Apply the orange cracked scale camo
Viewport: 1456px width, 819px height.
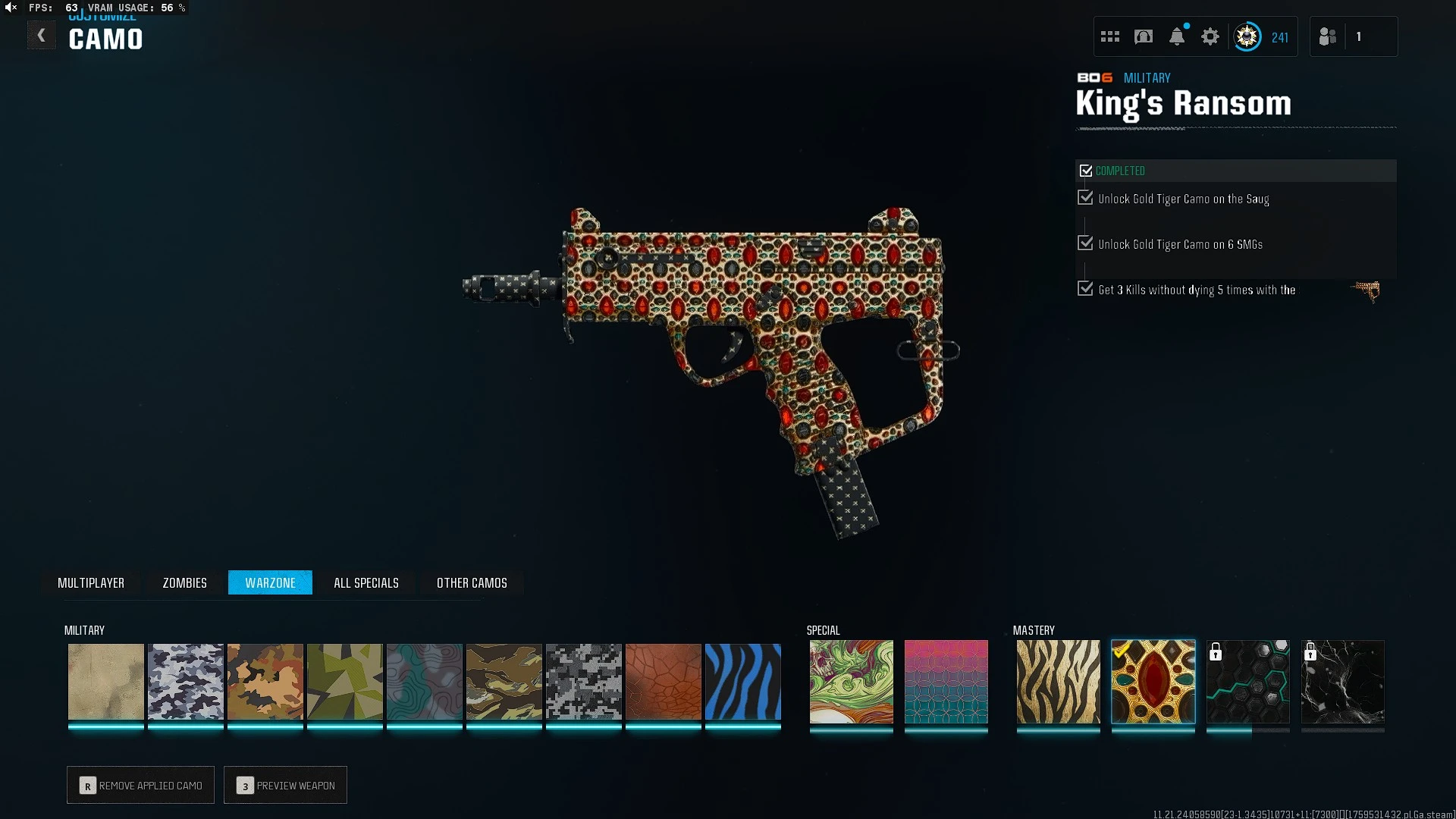tap(663, 681)
